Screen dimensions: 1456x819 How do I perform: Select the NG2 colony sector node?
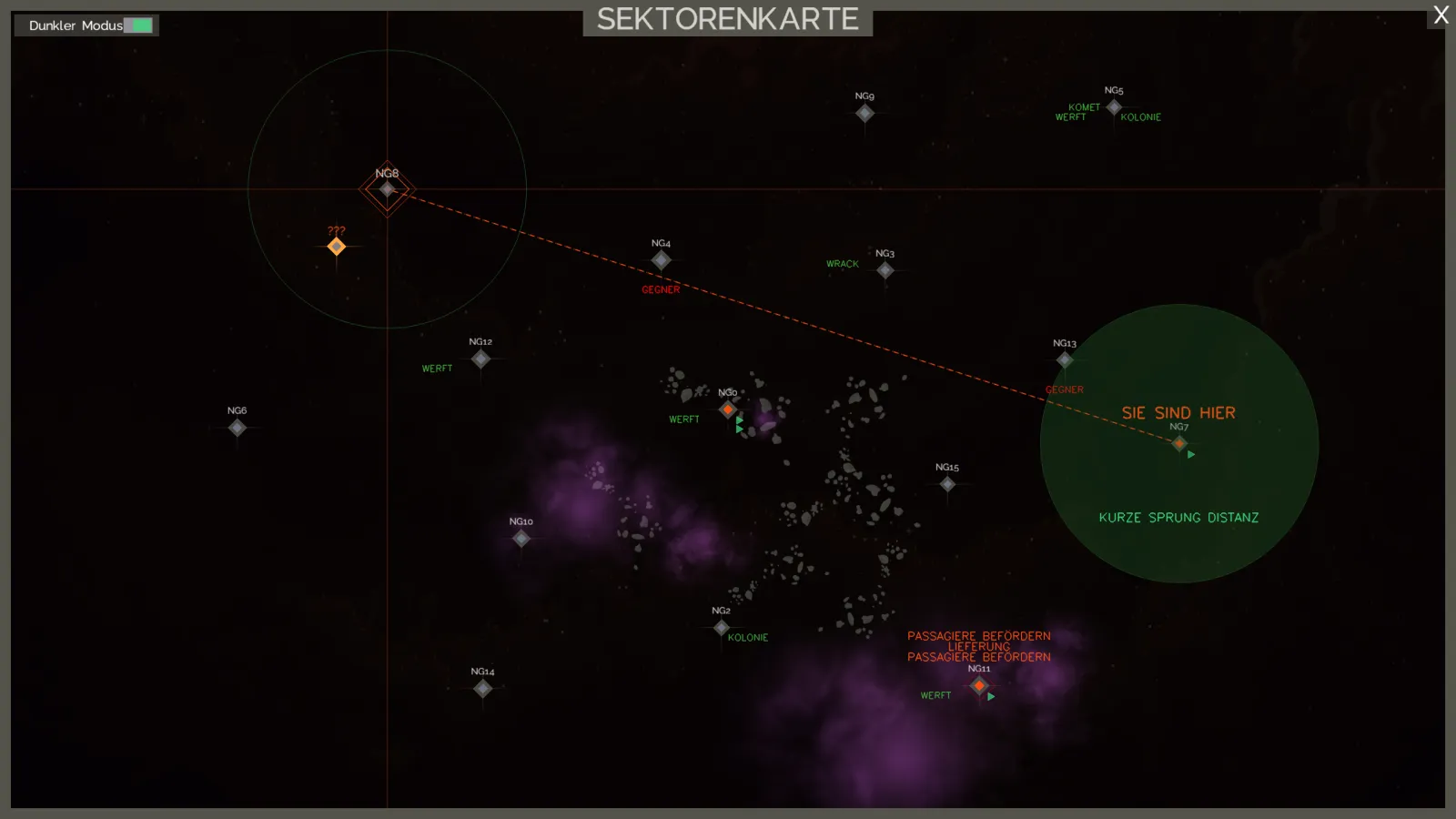(x=722, y=627)
